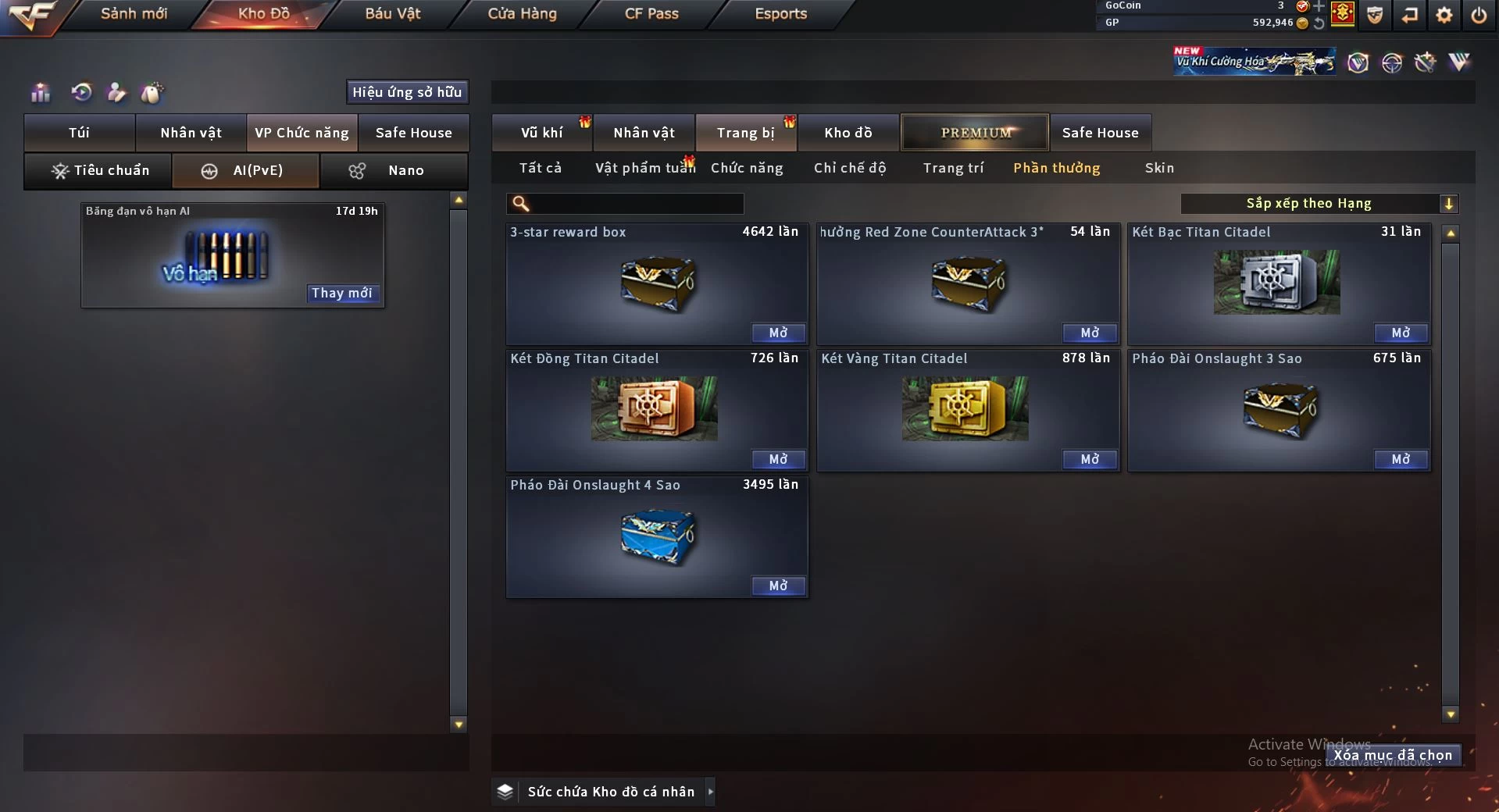Open the settings gear icon
1499x812 pixels.
coord(1444,15)
